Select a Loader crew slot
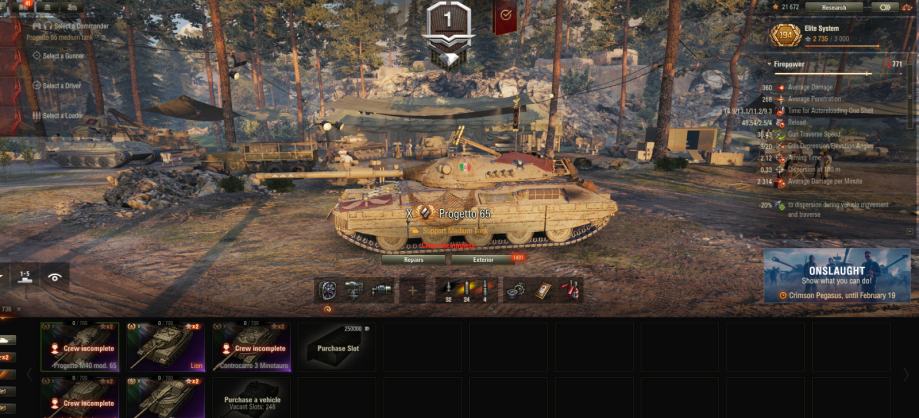Screen dimensions: 919x418 tap(61, 116)
